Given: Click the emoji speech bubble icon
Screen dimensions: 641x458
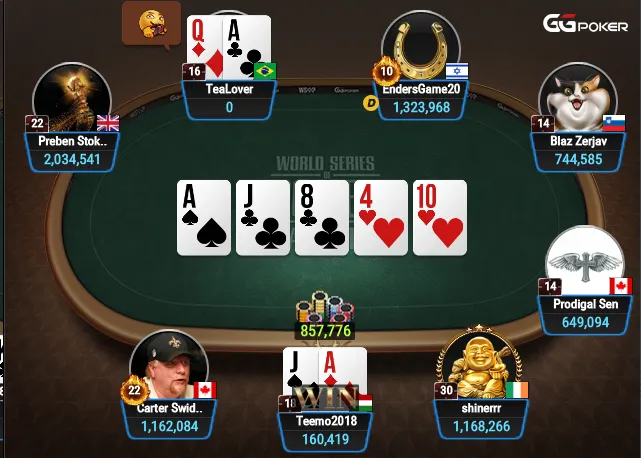Looking at the screenshot, I should (144, 22).
